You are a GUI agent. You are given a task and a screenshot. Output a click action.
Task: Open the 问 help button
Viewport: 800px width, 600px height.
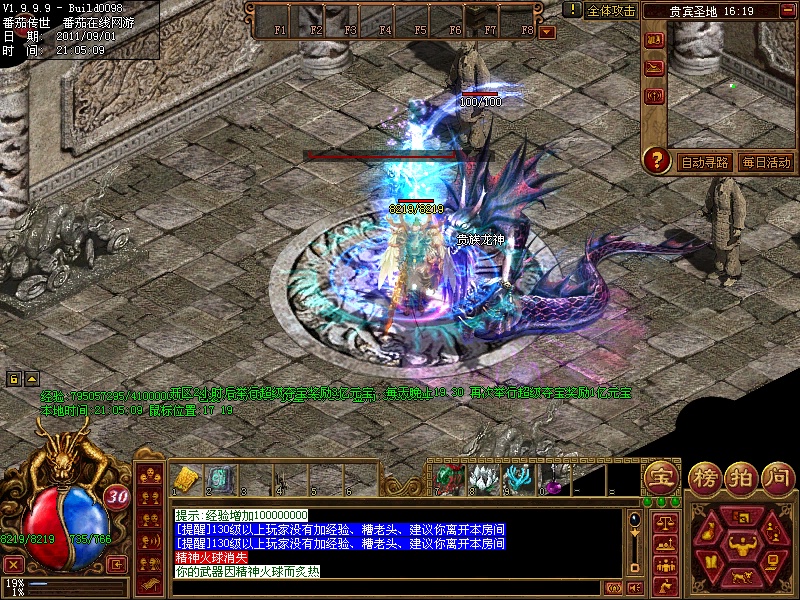click(x=777, y=477)
